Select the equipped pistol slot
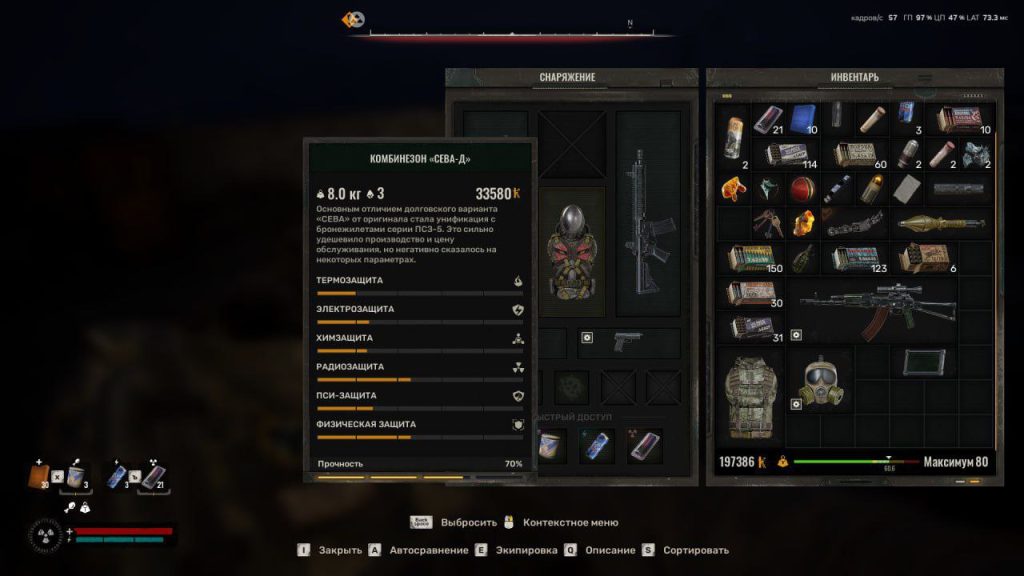This screenshot has width=1024, height=576. pos(629,340)
